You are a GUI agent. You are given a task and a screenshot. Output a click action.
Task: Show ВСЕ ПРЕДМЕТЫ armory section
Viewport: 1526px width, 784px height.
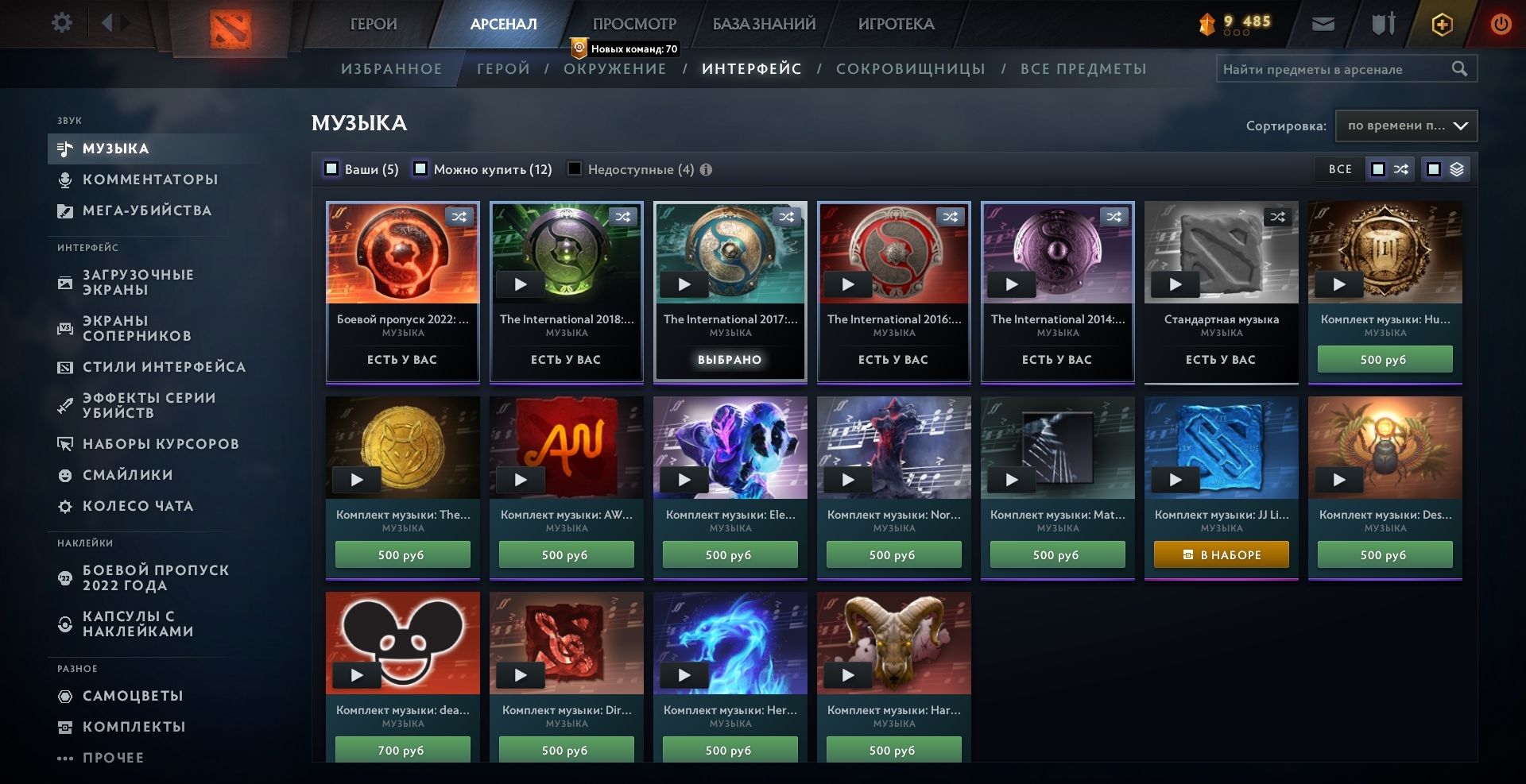pos(1083,69)
